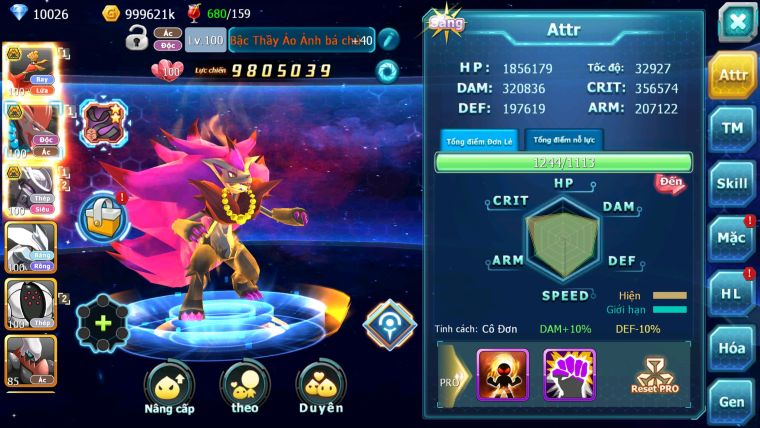Choose the level 85 team member portrait
The height and width of the screenshot is (428, 760).
30,361
